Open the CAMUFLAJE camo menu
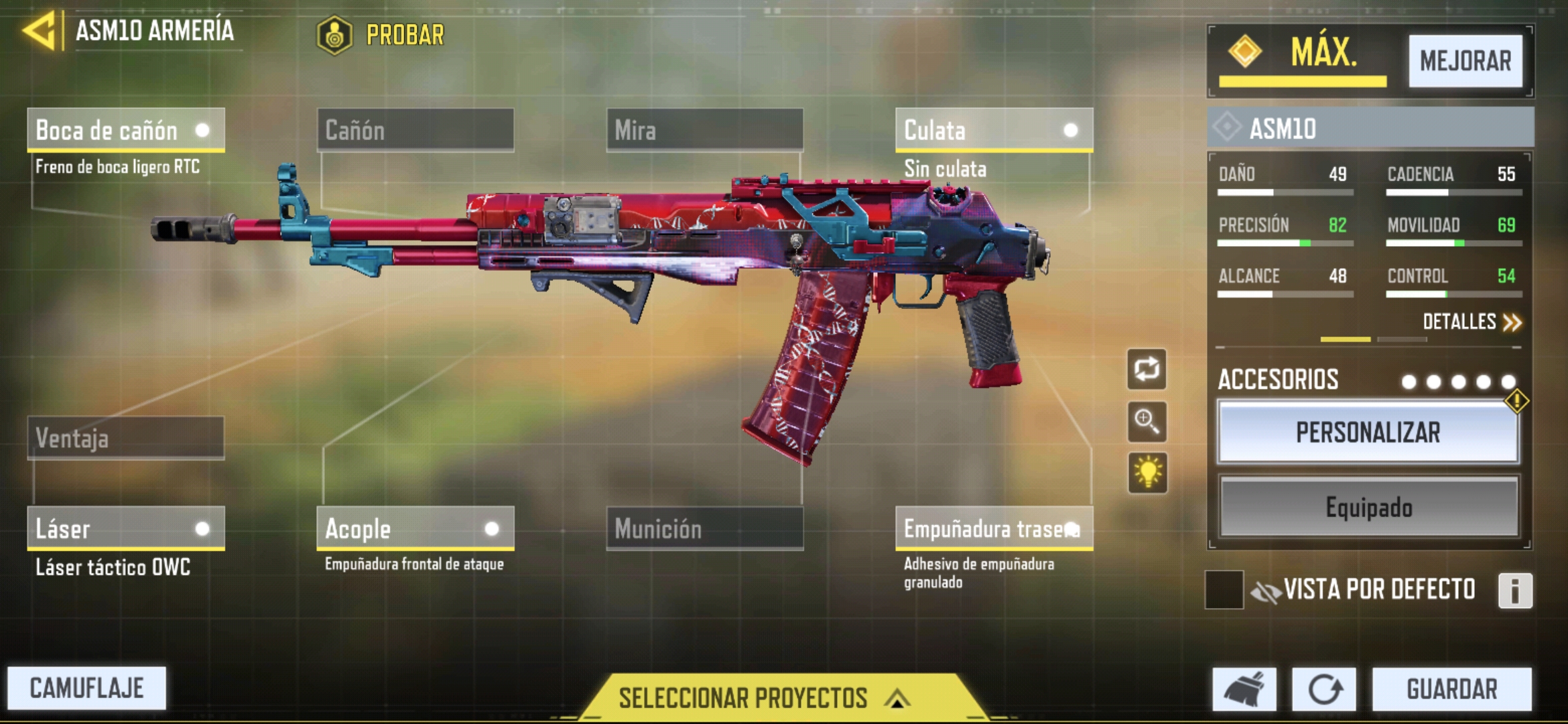Image resolution: width=1568 pixels, height=724 pixels. [86, 688]
